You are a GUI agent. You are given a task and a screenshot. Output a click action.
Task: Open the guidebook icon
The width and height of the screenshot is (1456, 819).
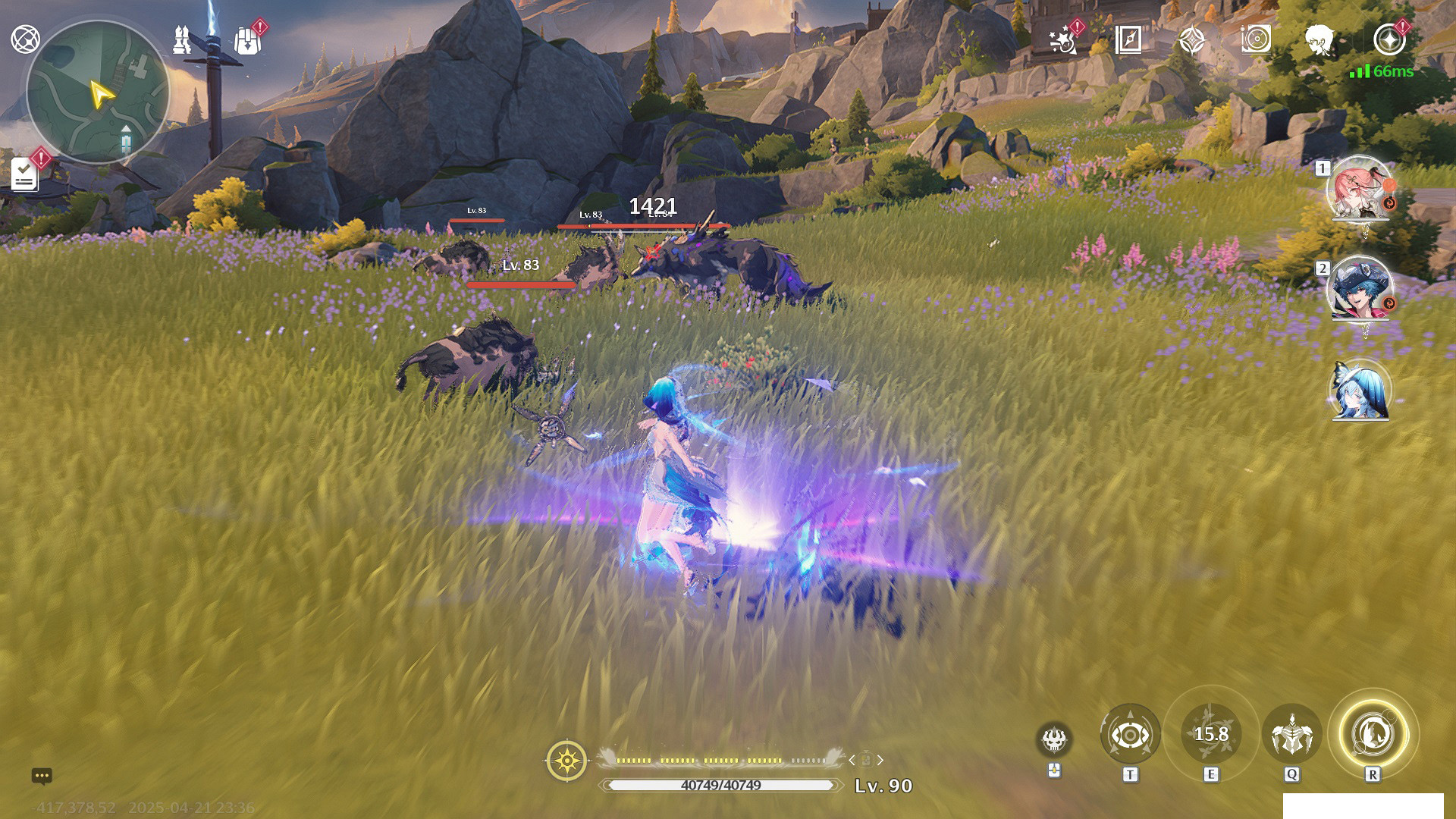1128,40
